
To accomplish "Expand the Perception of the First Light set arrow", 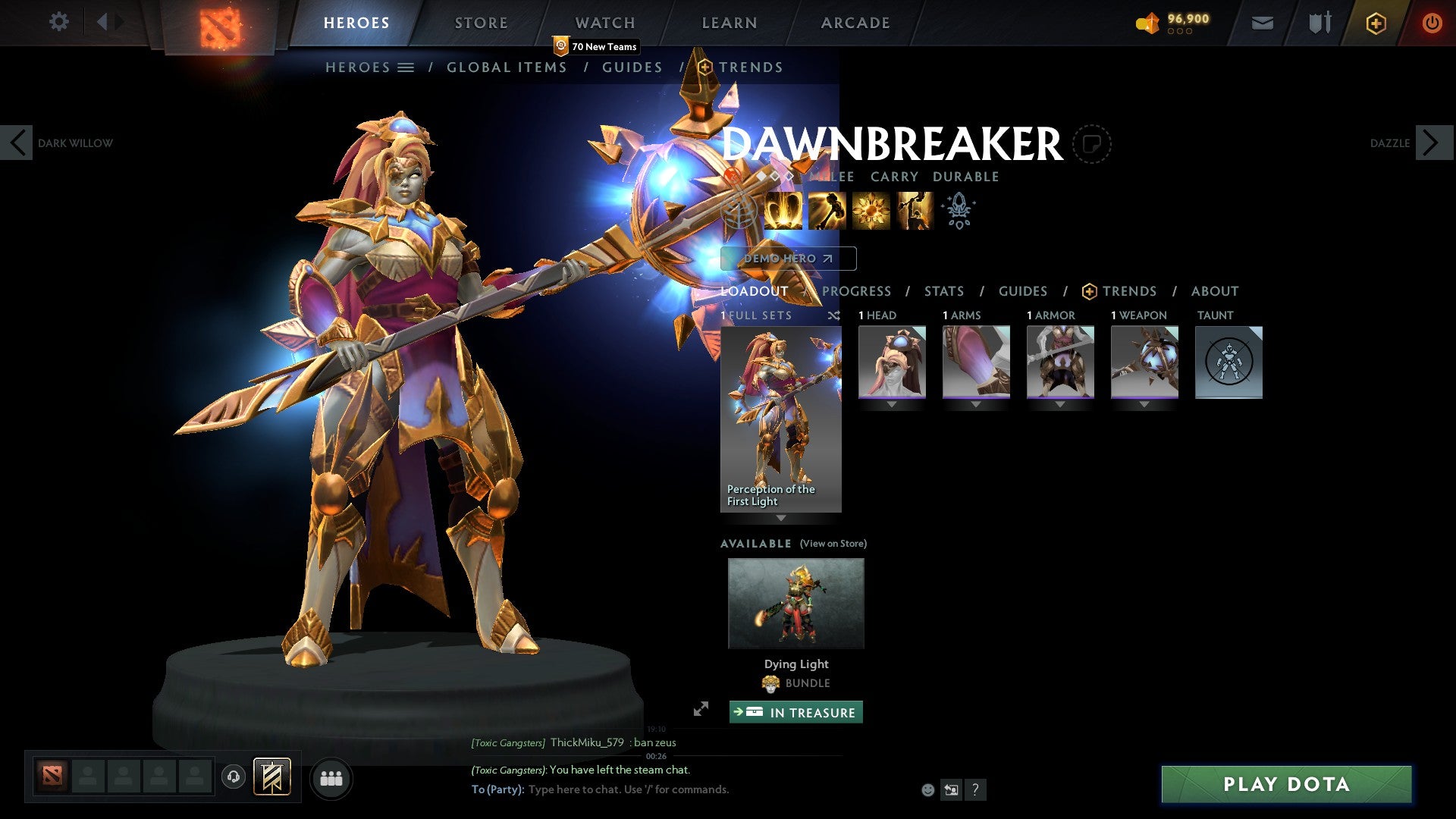I will [782, 518].
